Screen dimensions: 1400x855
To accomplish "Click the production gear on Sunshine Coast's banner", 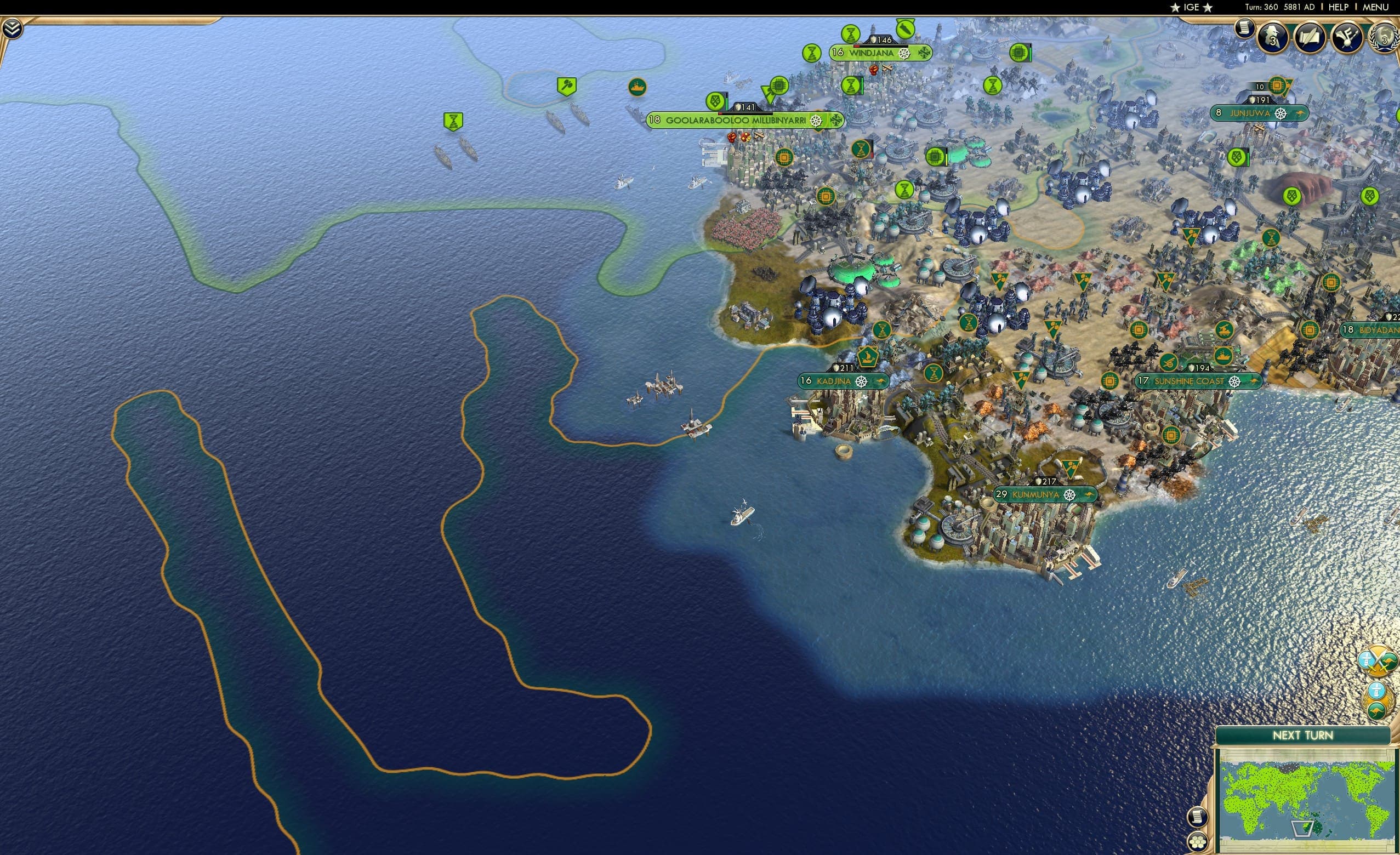I will (1235, 383).
